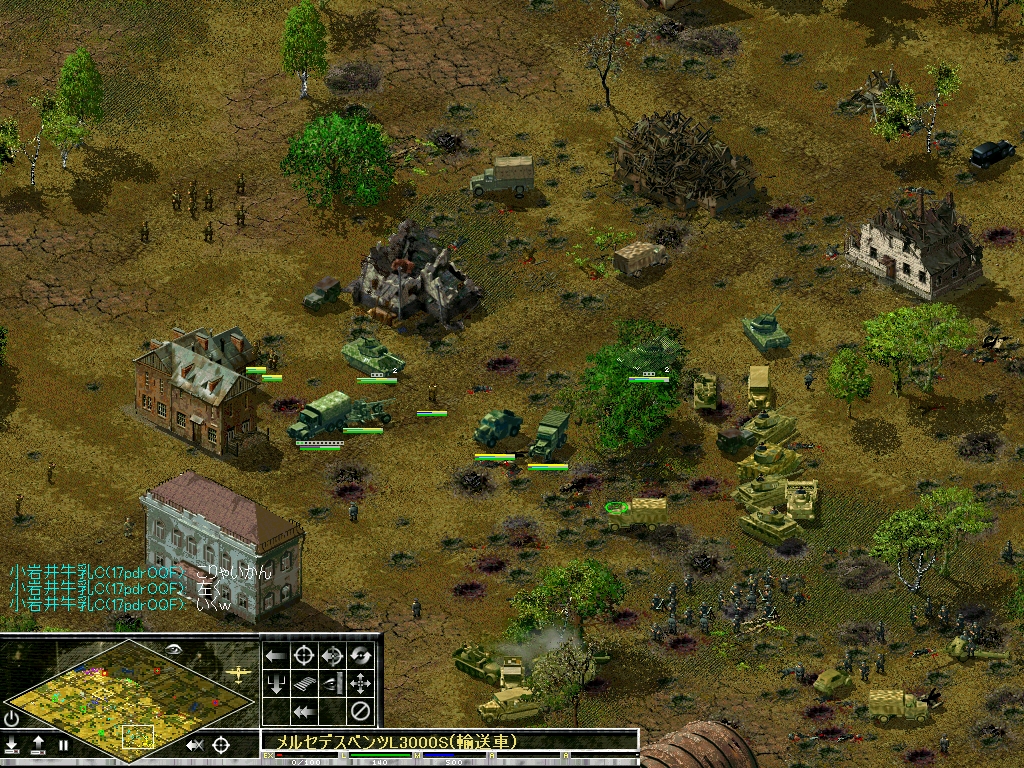Choose the unload (down arrow bracket) command

277,684
